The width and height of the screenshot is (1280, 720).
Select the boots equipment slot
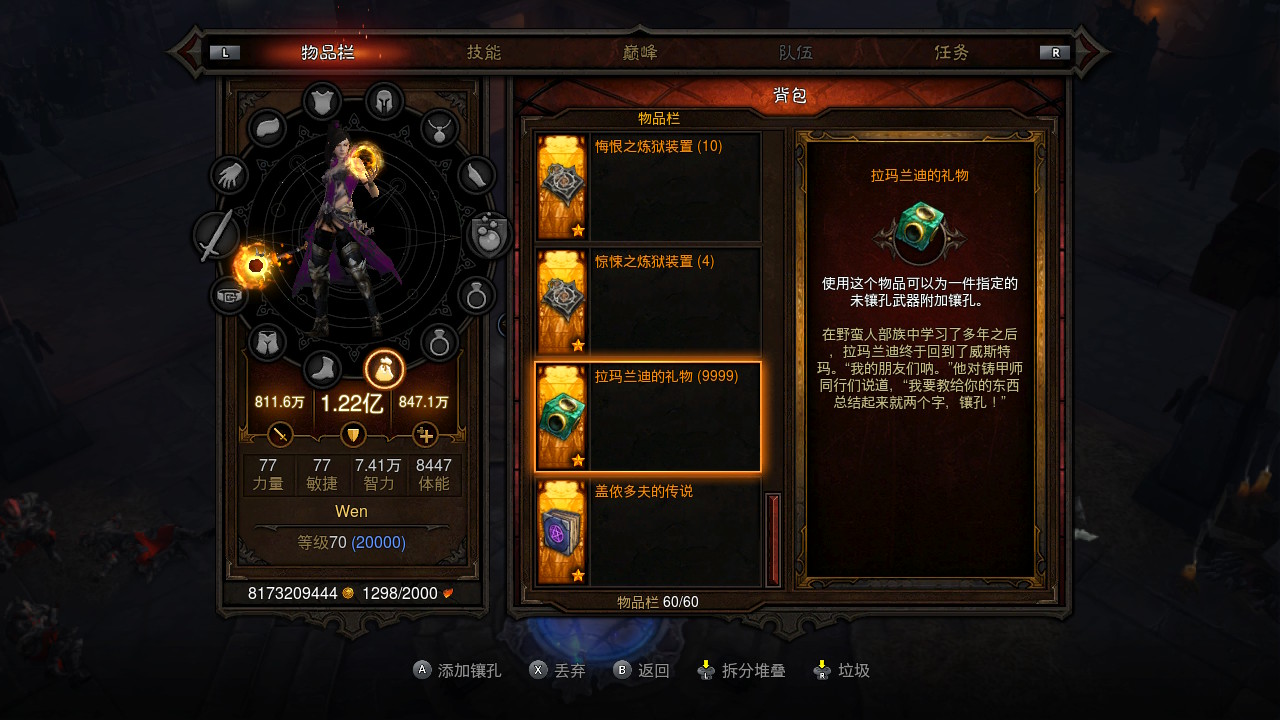322,370
